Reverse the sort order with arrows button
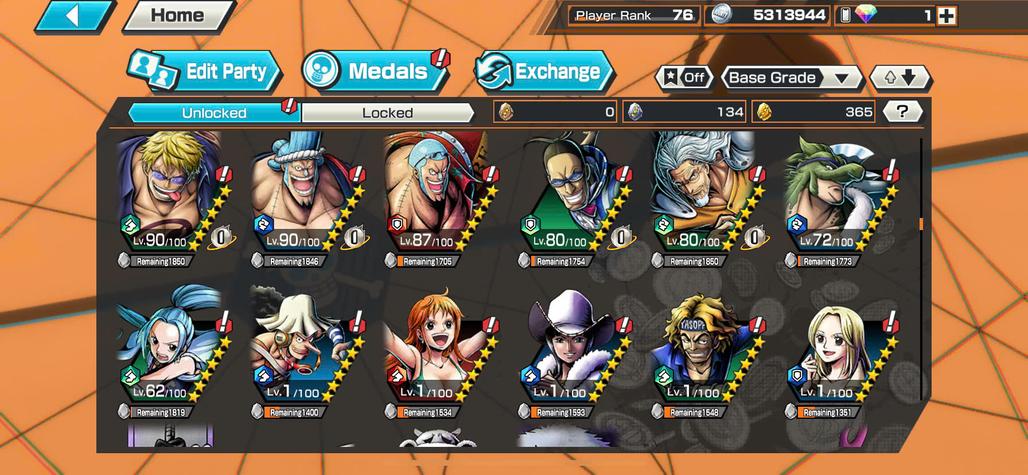Viewport: 1028px width, 475px height. pos(900,78)
